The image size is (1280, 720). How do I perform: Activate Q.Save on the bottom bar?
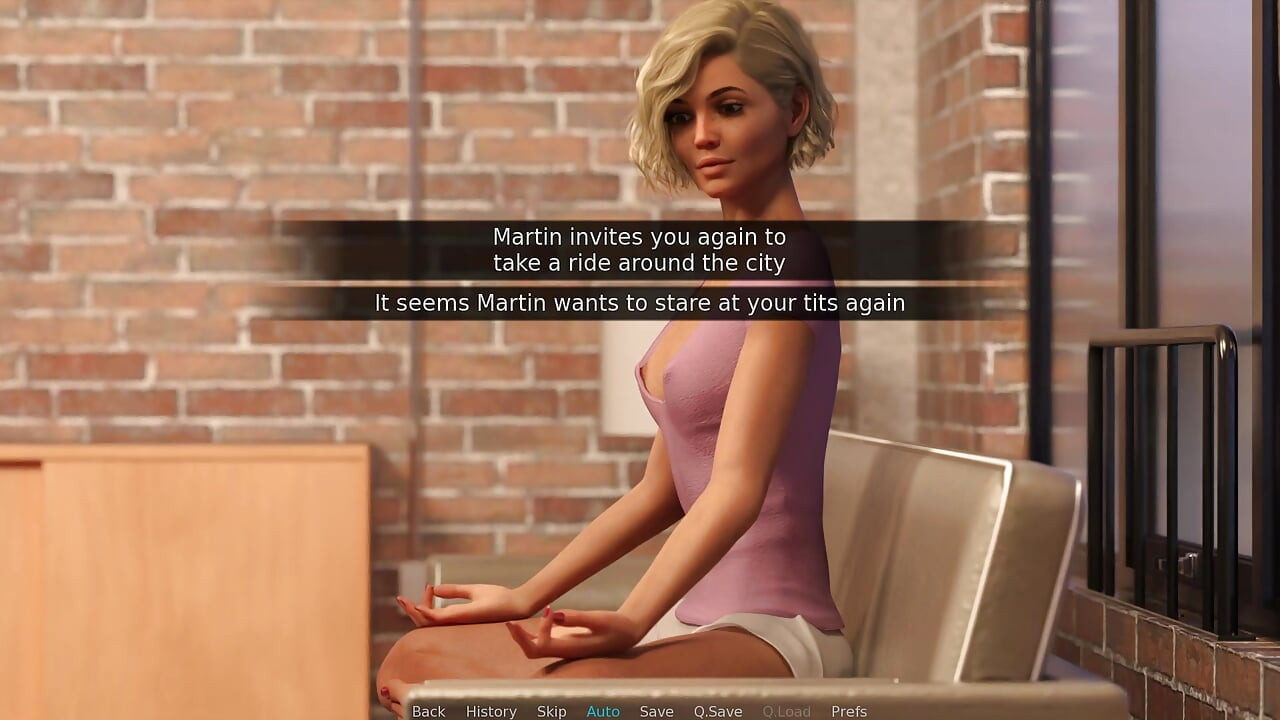point(718,711)
